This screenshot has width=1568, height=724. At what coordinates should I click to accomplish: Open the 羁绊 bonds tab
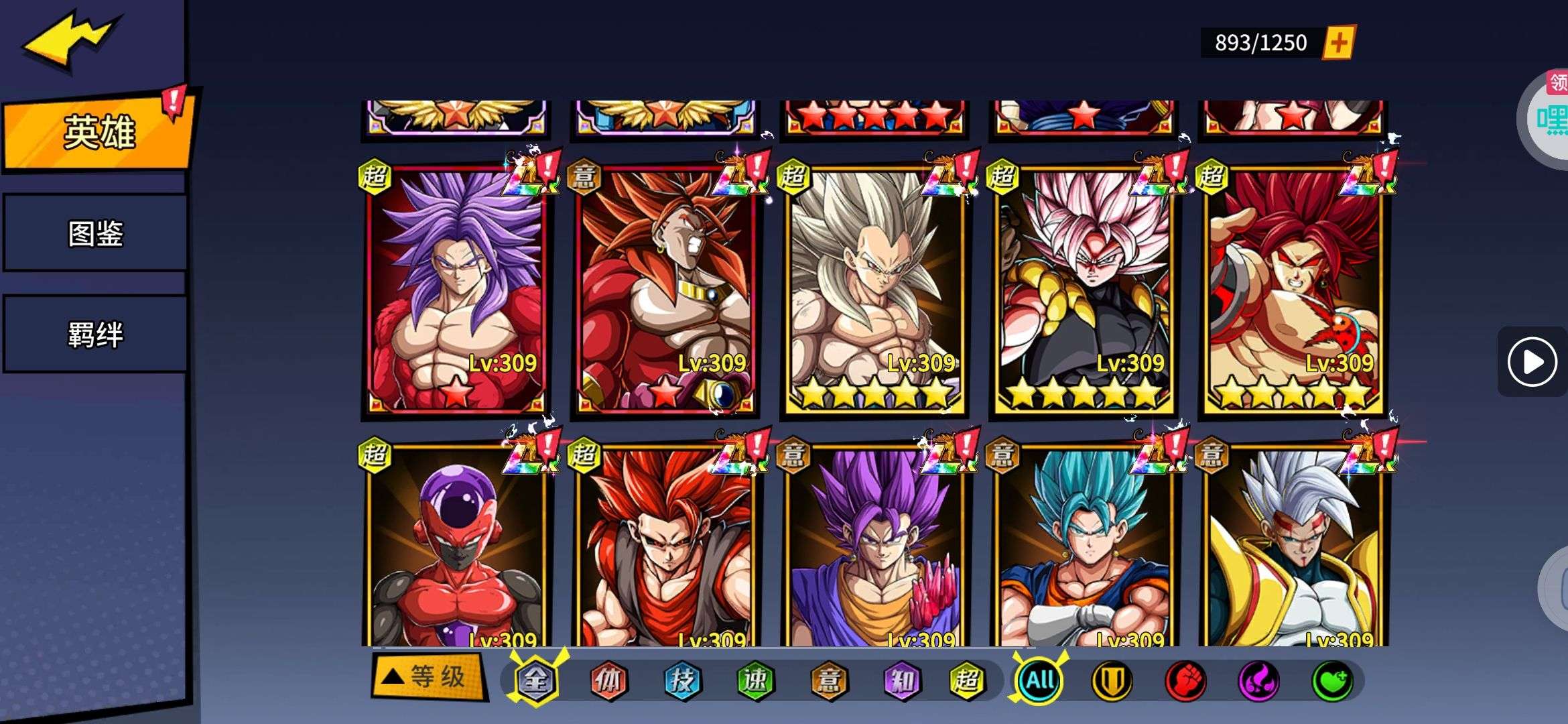[x=95, y=334]
